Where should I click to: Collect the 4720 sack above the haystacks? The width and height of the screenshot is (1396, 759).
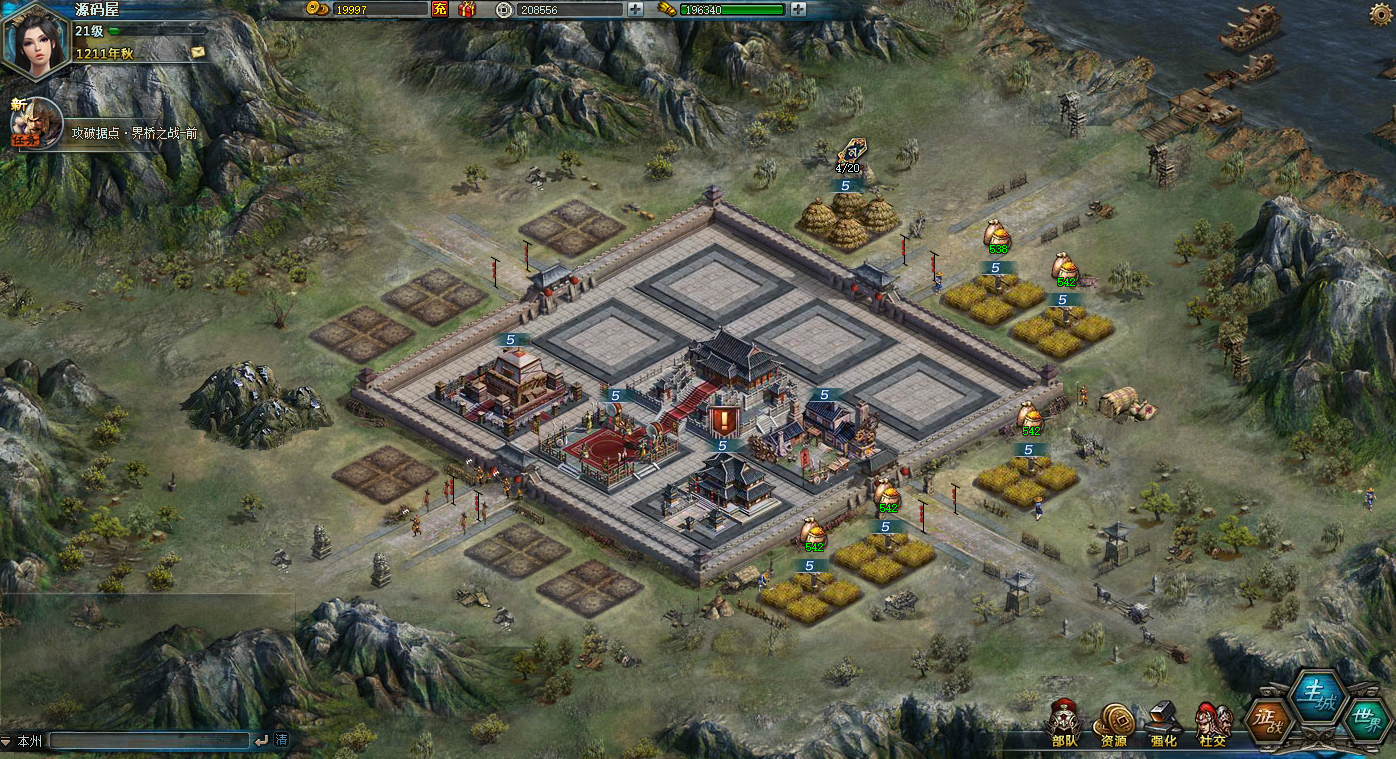click(848, 155)
